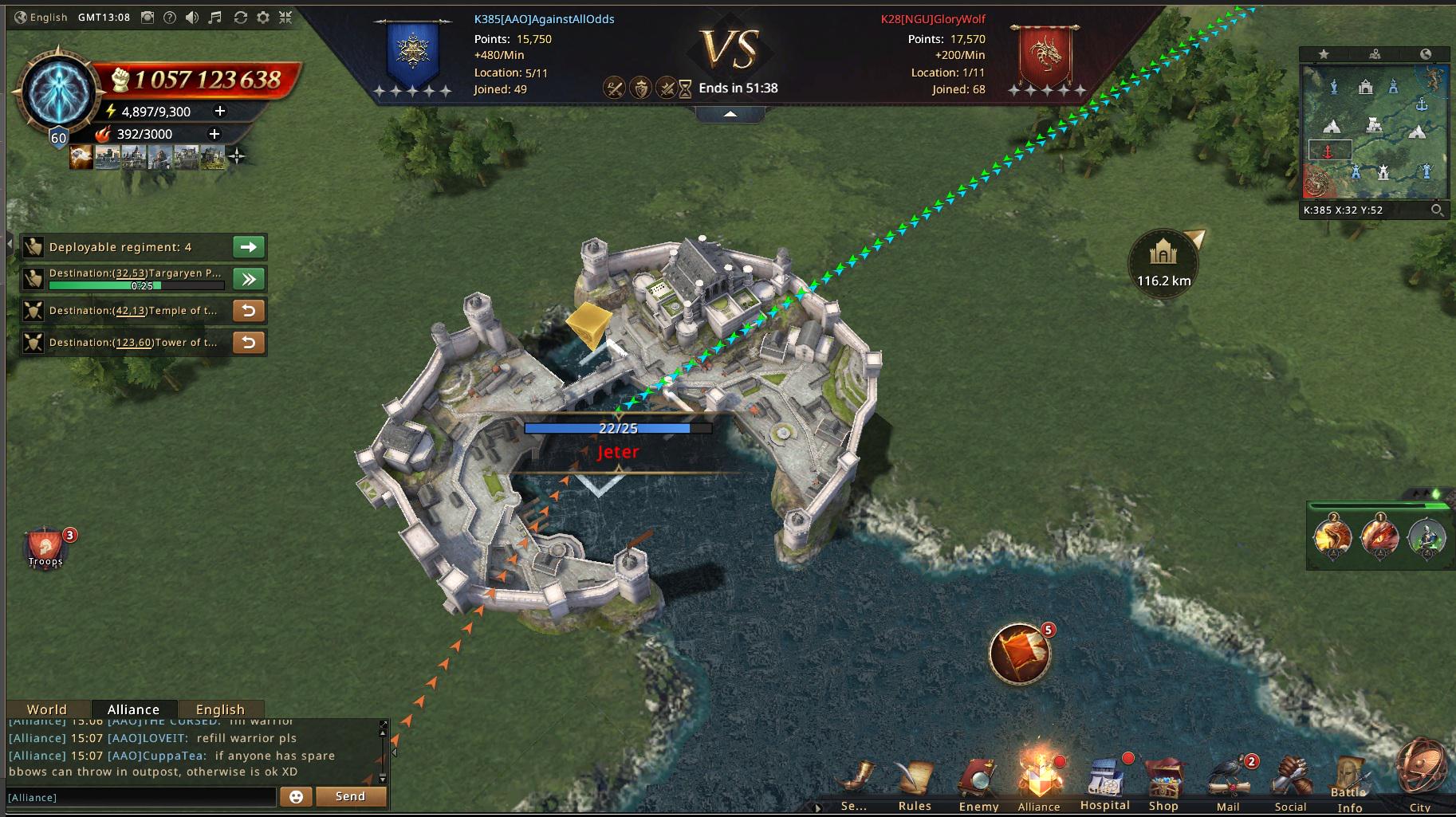Switch to the World chat tab
The width and height of the screenshot is (1456, 817).
tap(47, 709)
